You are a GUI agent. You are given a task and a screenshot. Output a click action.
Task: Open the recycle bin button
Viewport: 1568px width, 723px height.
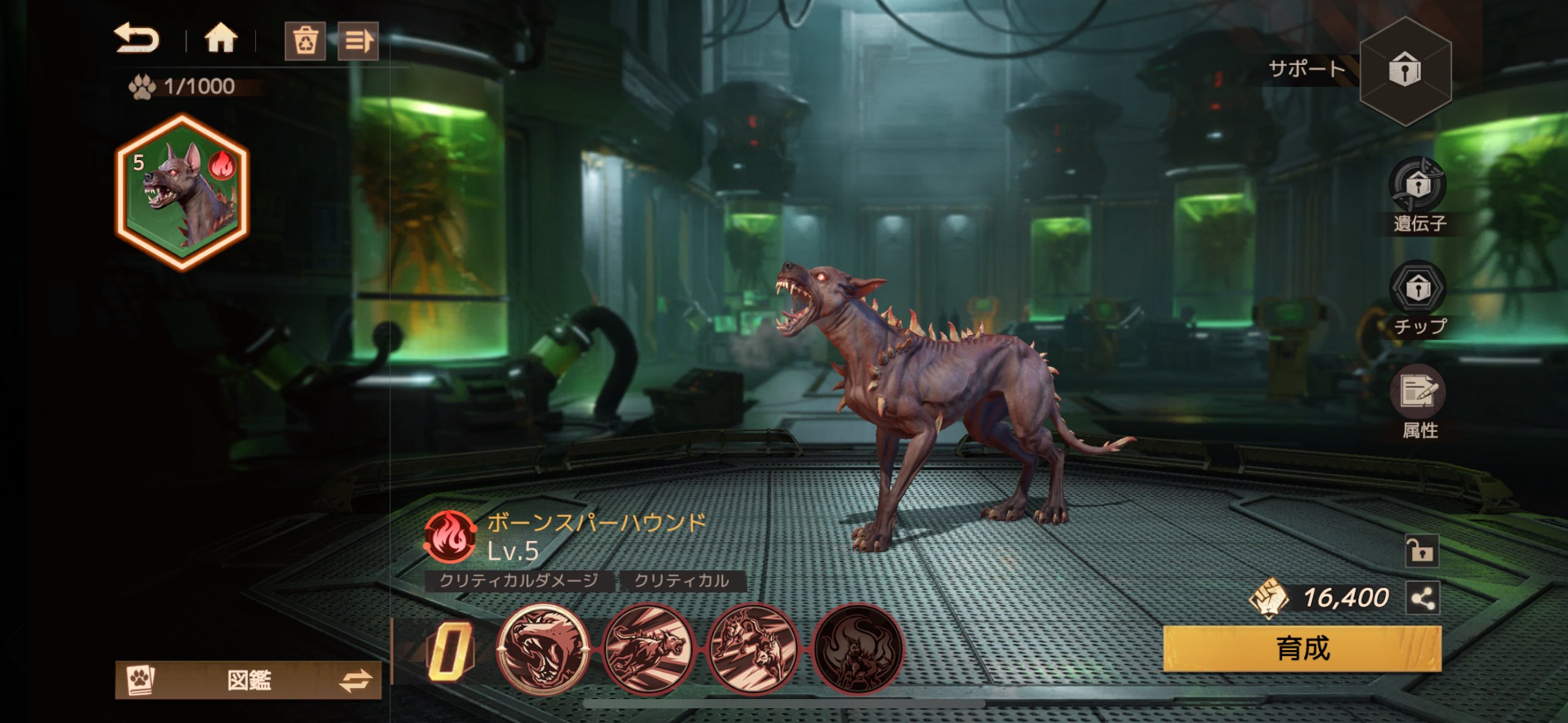(305, 41)
